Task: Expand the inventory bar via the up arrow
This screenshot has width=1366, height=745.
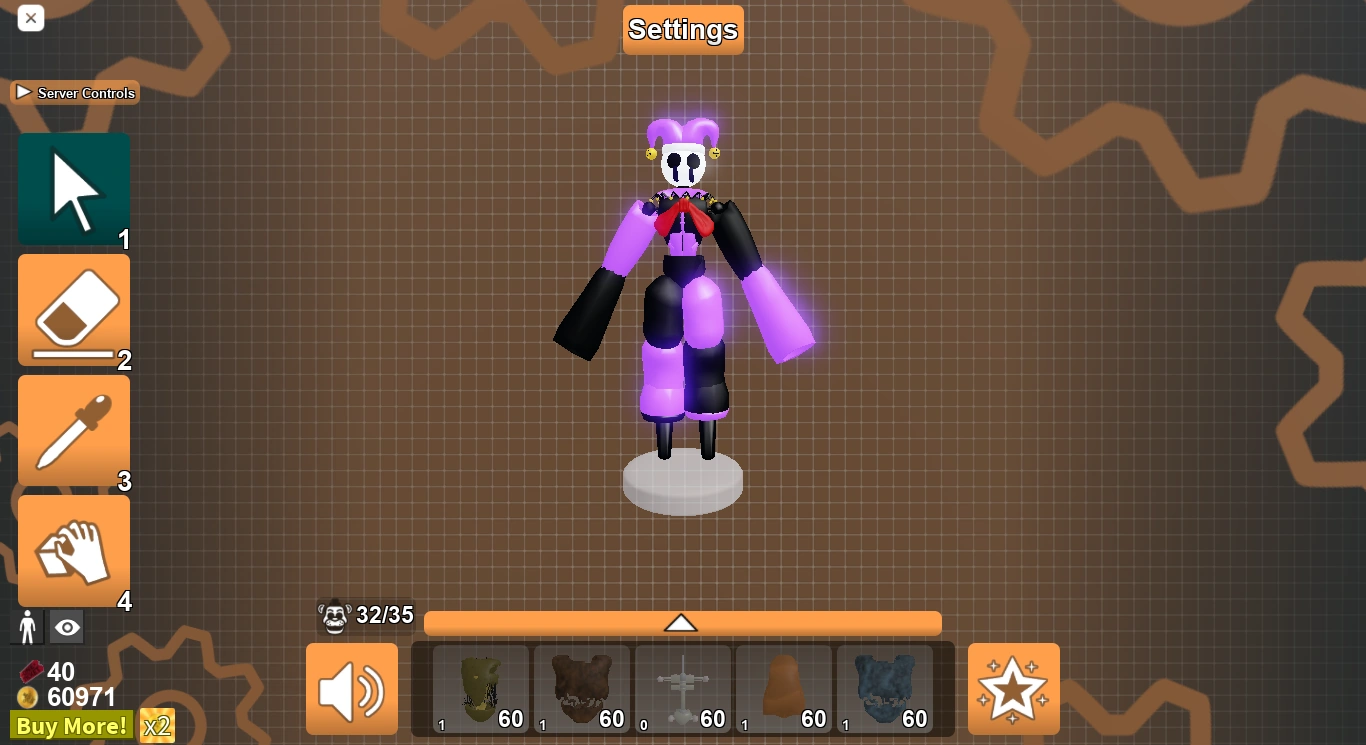Action: point(683,622)
